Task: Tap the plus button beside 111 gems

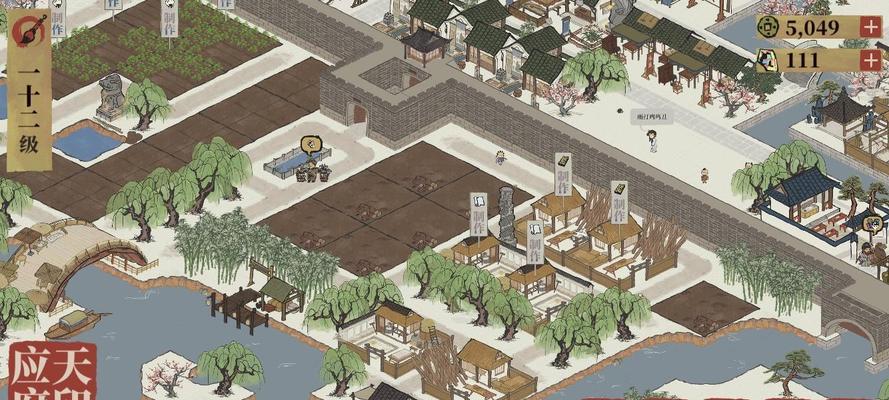Action: pyautogui.click(x=871, y=60)
